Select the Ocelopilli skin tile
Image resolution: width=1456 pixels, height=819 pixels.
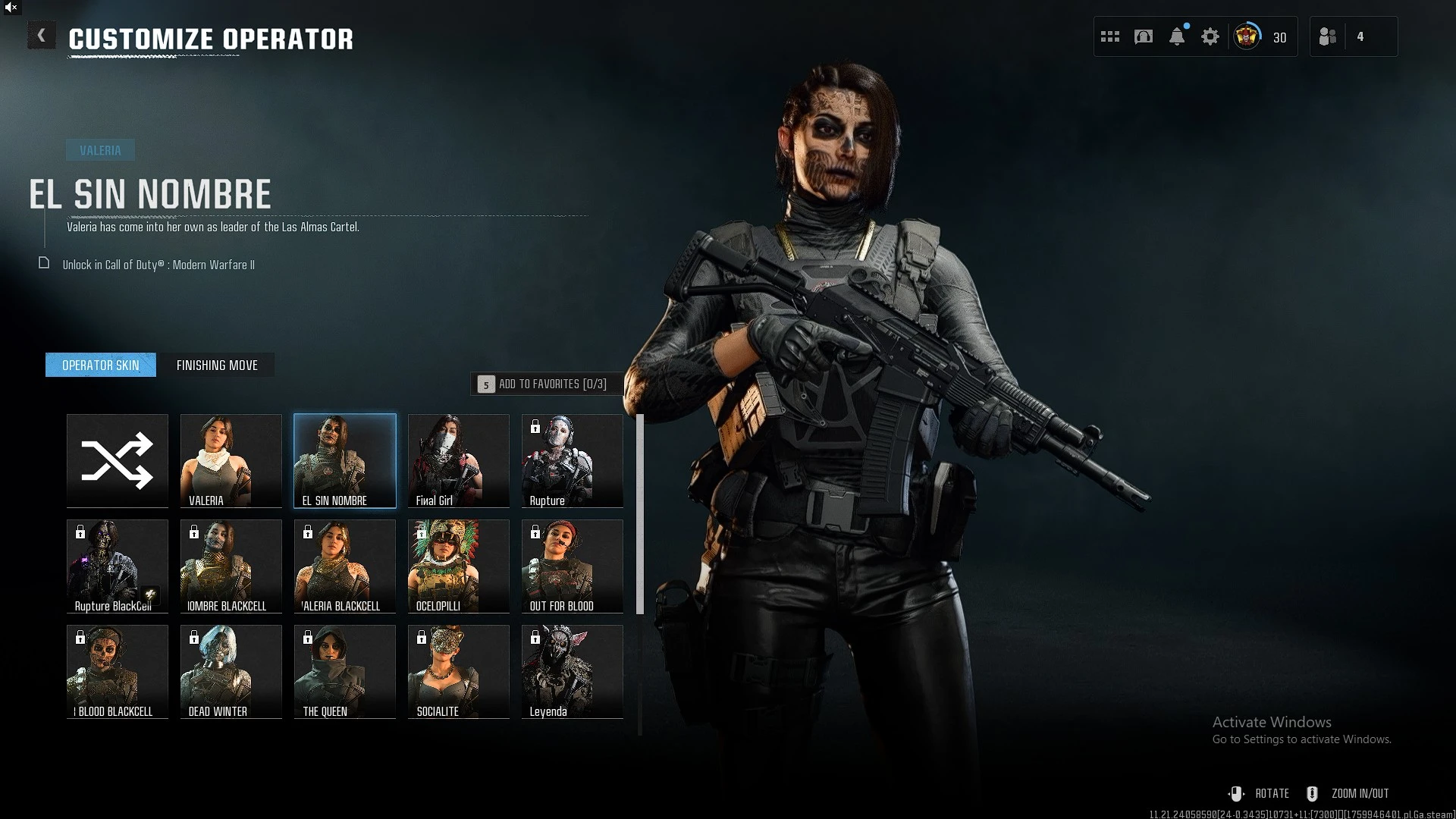tap(459, 566)
